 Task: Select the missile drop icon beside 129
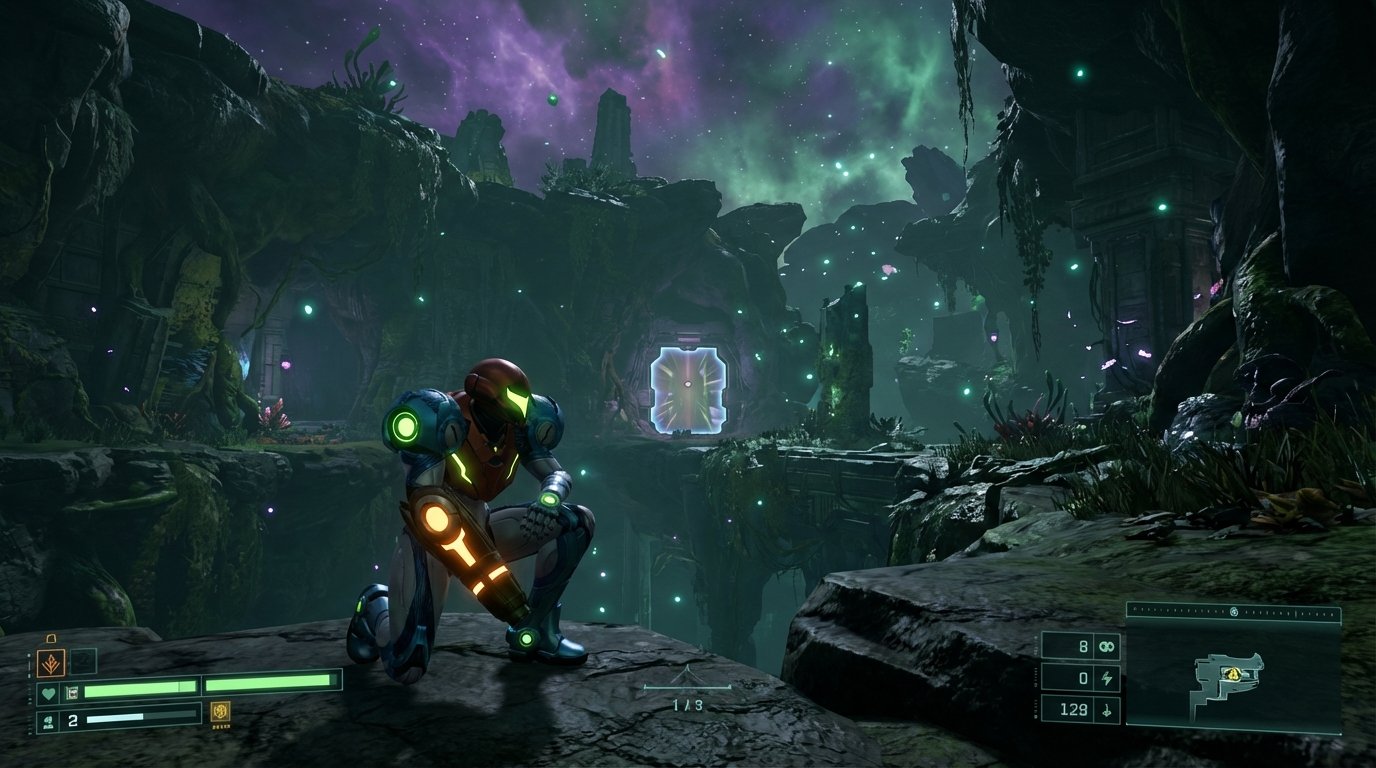pyautogui.click(x=1107, y=712)
